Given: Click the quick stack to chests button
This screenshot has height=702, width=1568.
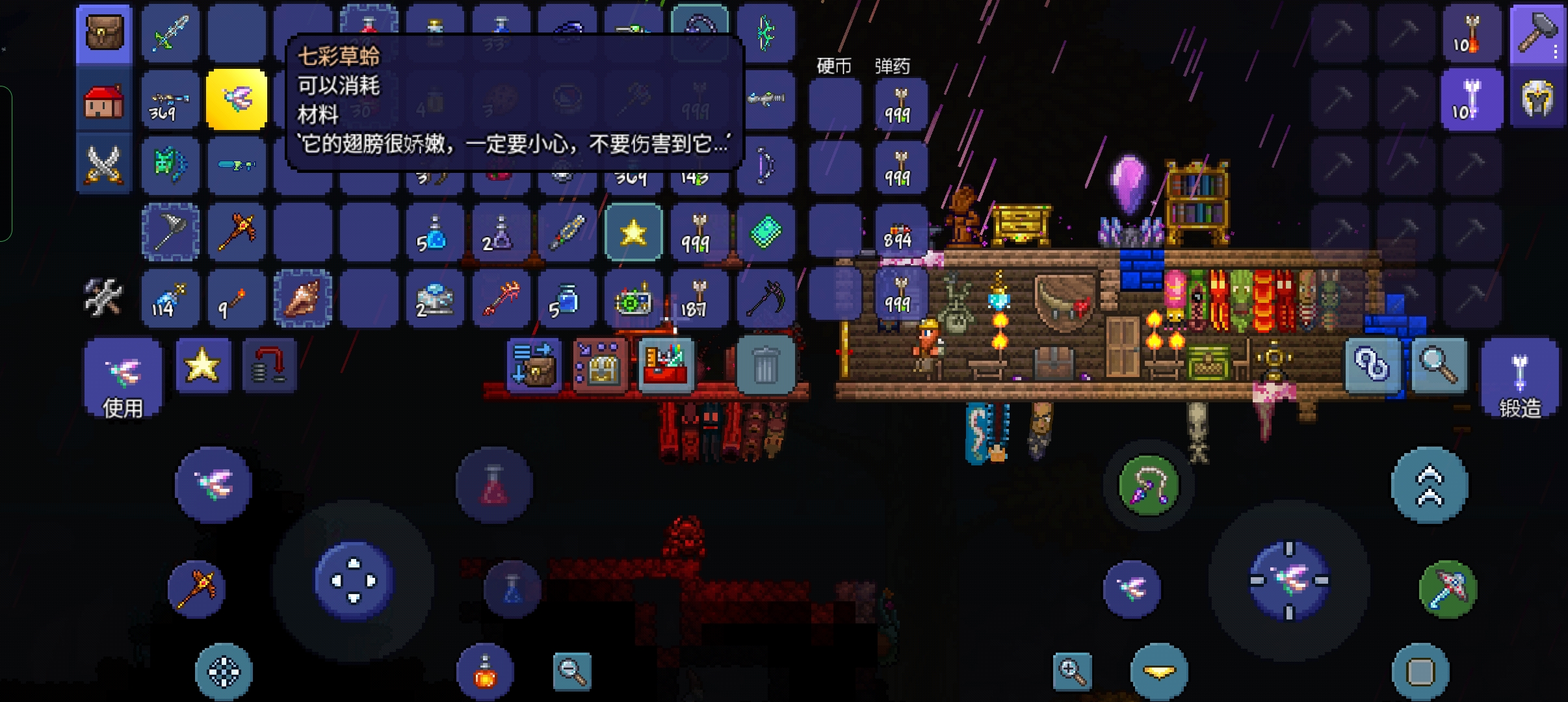Looking at the screenshot, I should [x=599, y=365].
